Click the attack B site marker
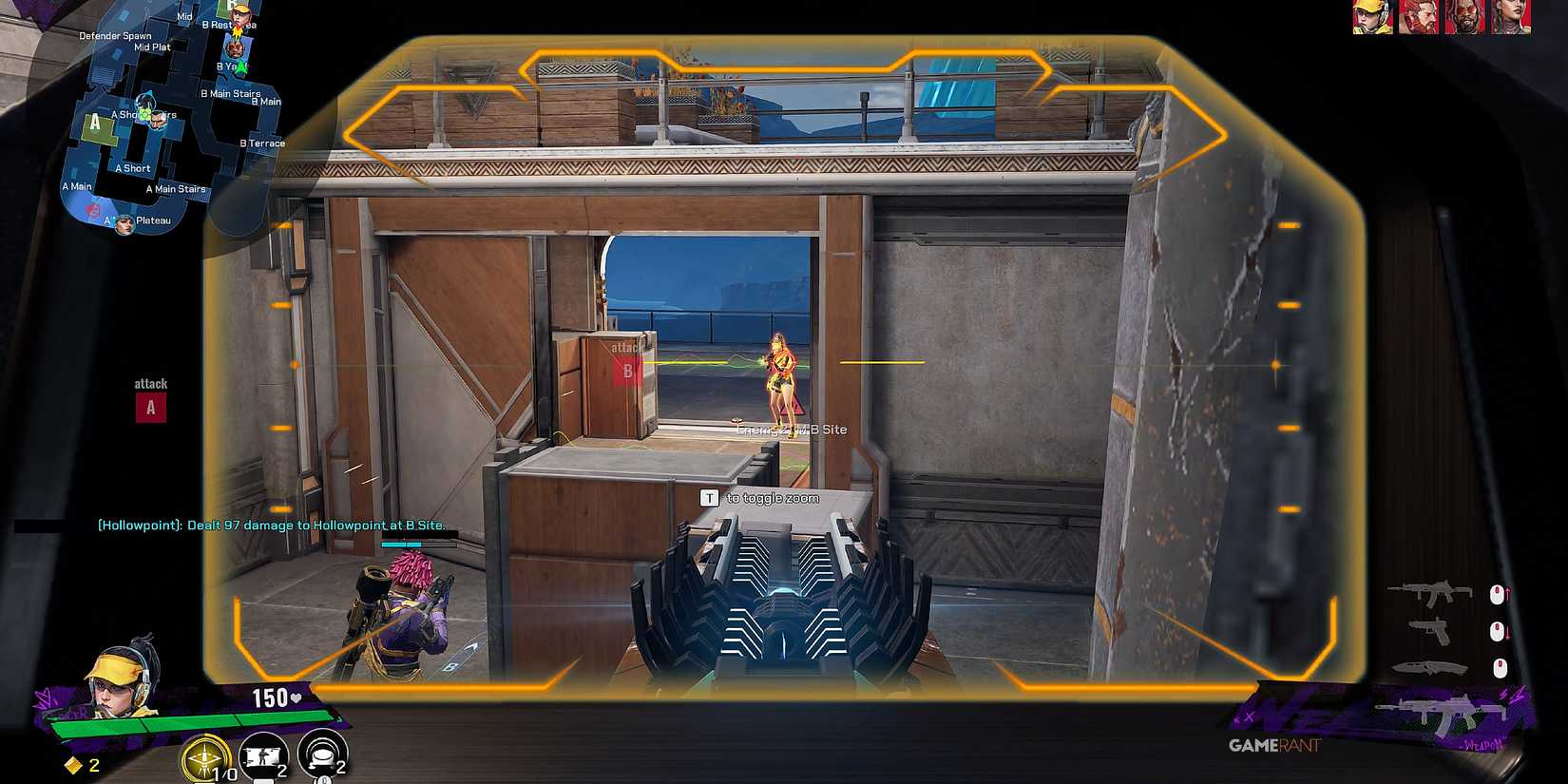1568x784 pixels. coord(627,373)
